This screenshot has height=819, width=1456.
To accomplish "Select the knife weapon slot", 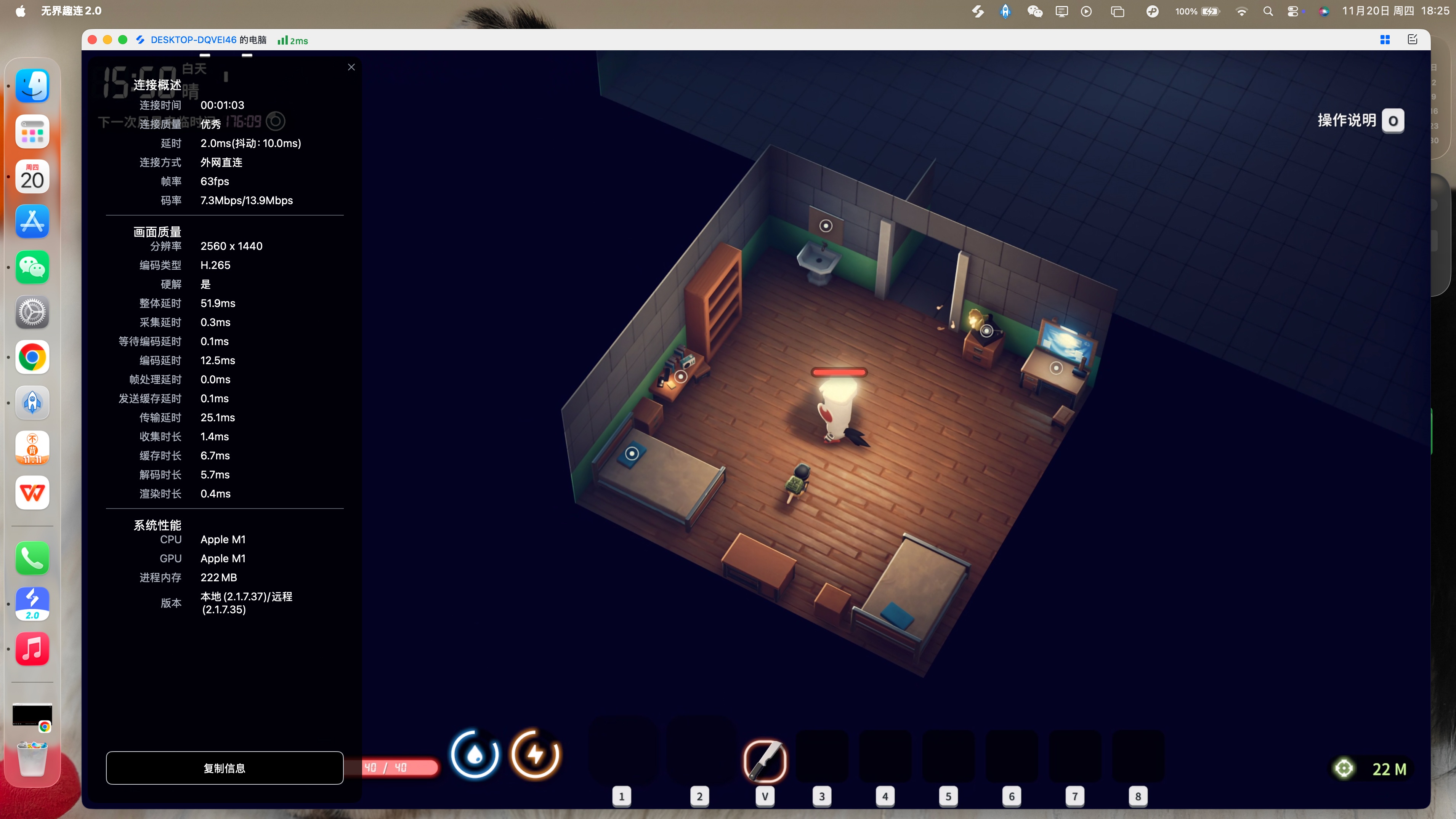I will 765,760.
